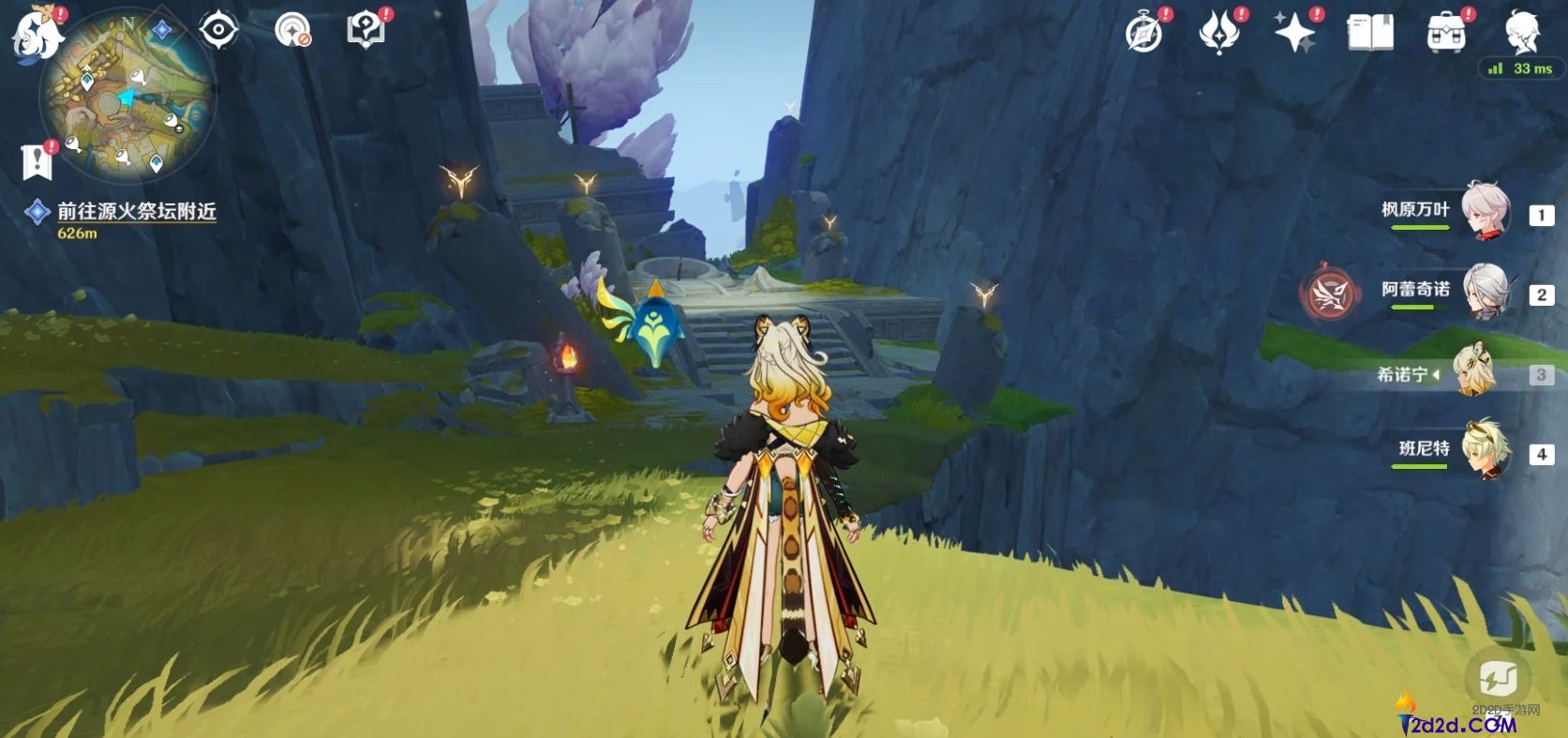Click the eye-shaped target icon
The width and height of the screenshot is (1568, 738).
pos(218,30)
